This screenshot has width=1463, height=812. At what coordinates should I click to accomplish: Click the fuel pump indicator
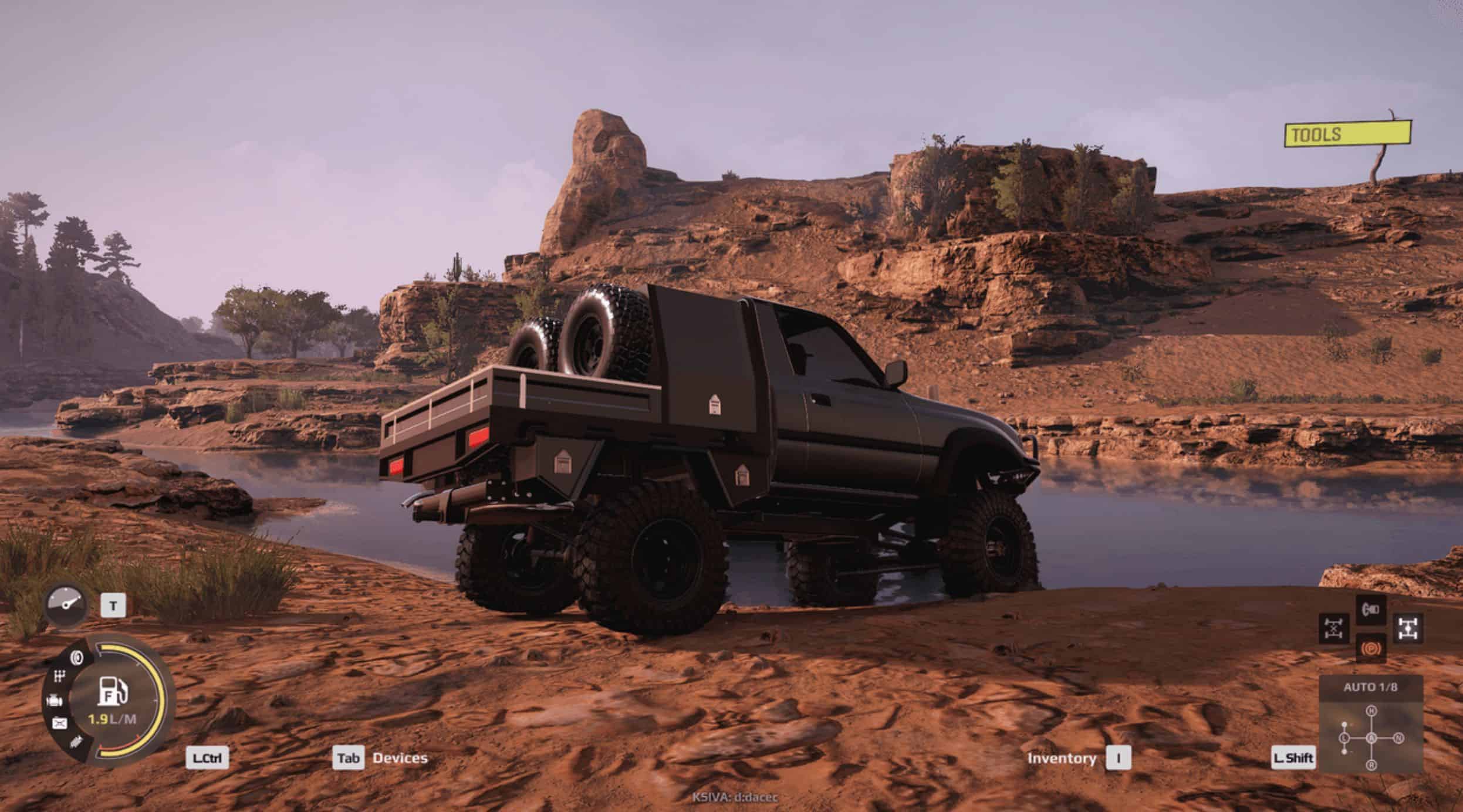(x=112, y=691)
